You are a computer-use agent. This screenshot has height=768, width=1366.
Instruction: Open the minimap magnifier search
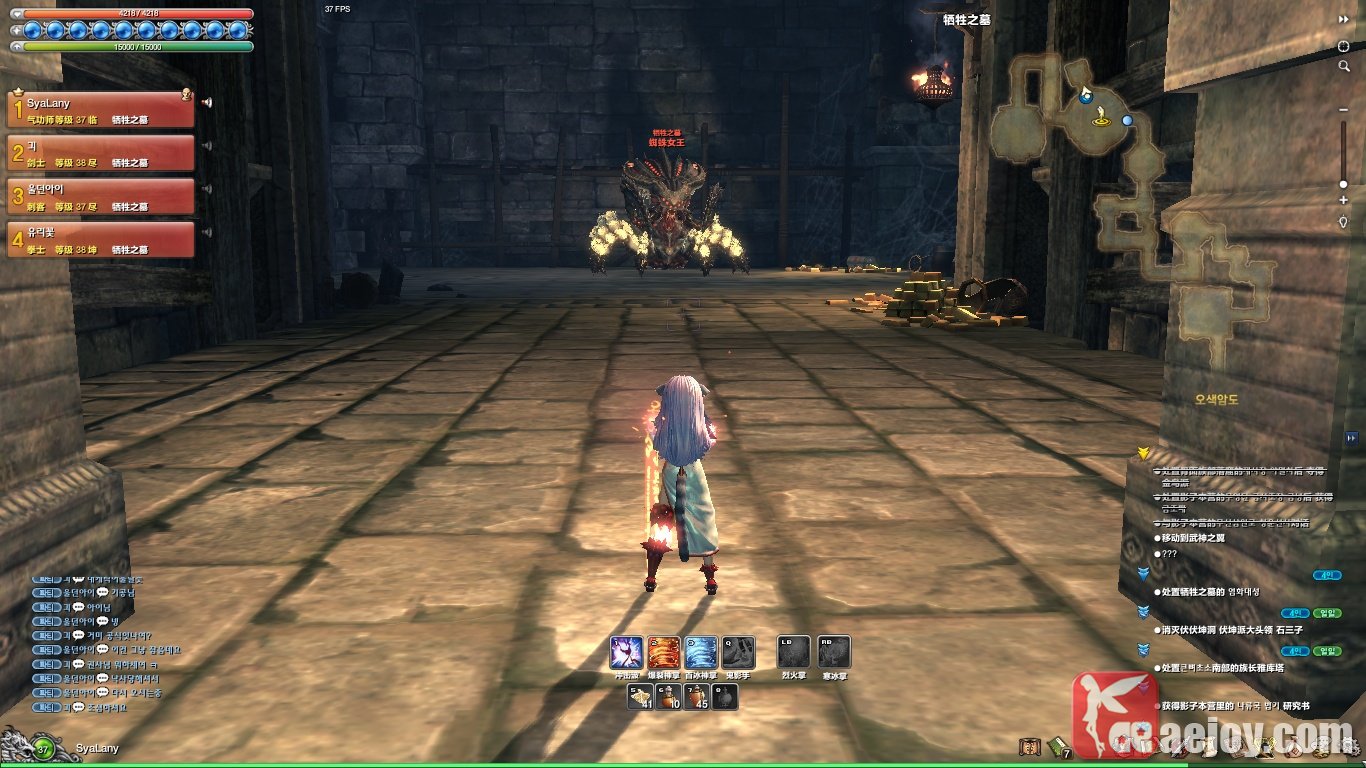[x=1344, y=66]
